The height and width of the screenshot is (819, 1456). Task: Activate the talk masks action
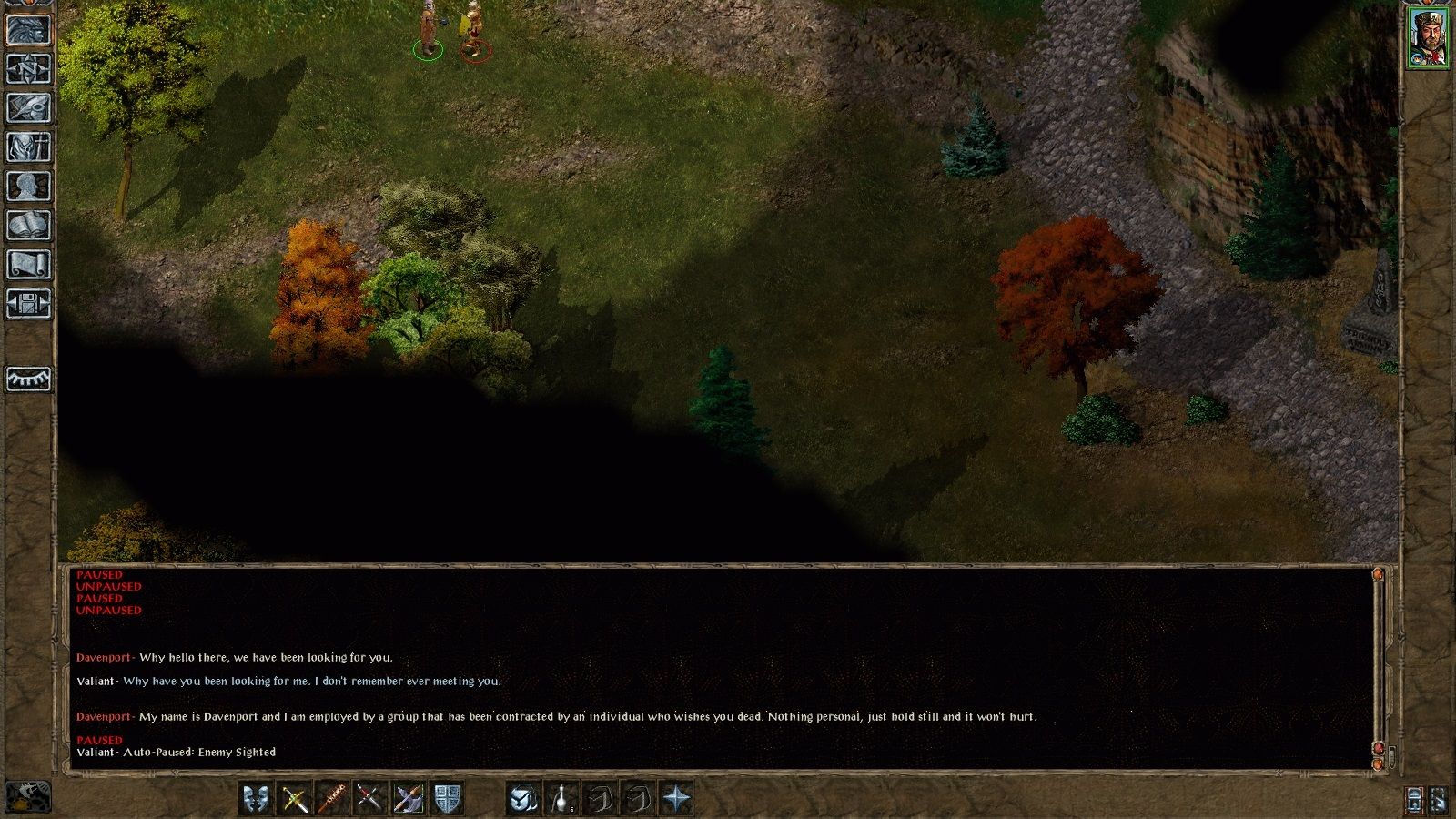[257, 799]
